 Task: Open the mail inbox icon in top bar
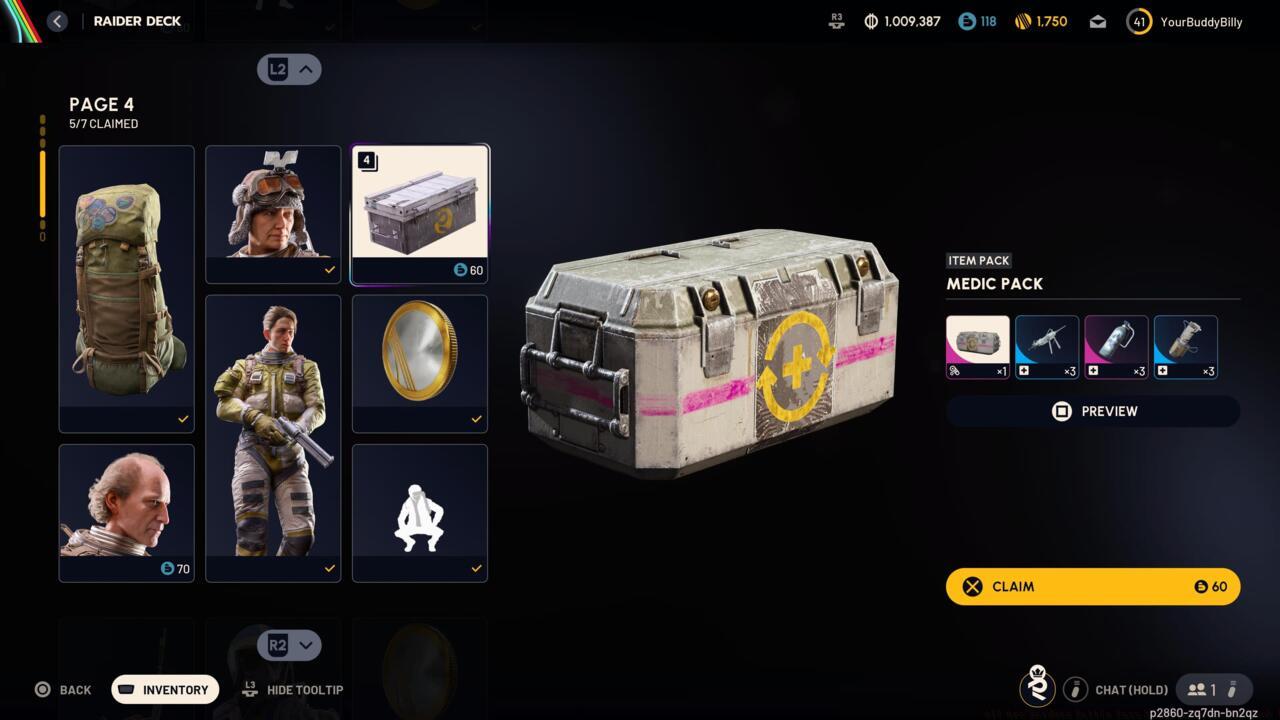coord(1097,21)
